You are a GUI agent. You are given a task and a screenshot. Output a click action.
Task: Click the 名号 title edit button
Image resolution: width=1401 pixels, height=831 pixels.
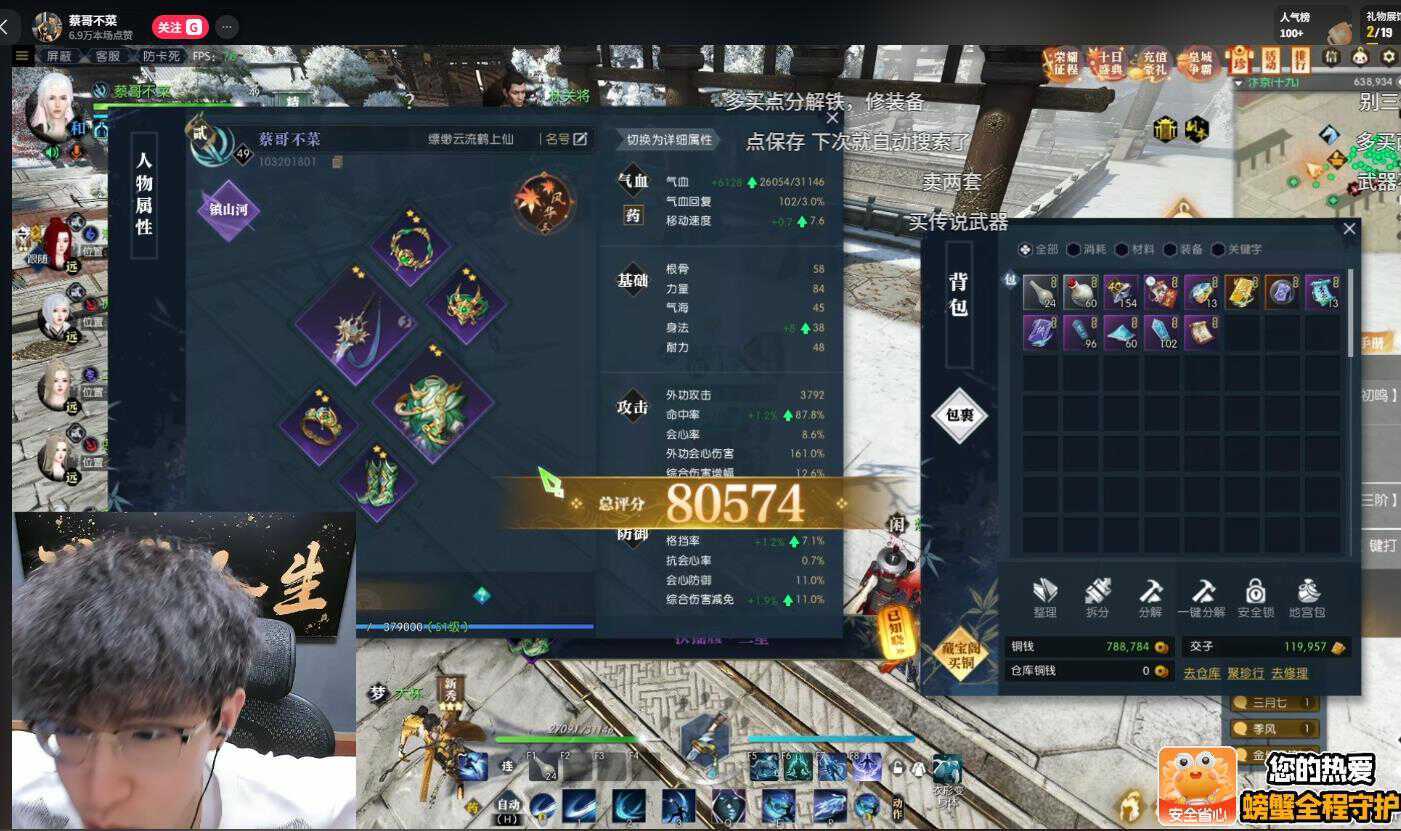pyautogui.click(x=565, y=139)
